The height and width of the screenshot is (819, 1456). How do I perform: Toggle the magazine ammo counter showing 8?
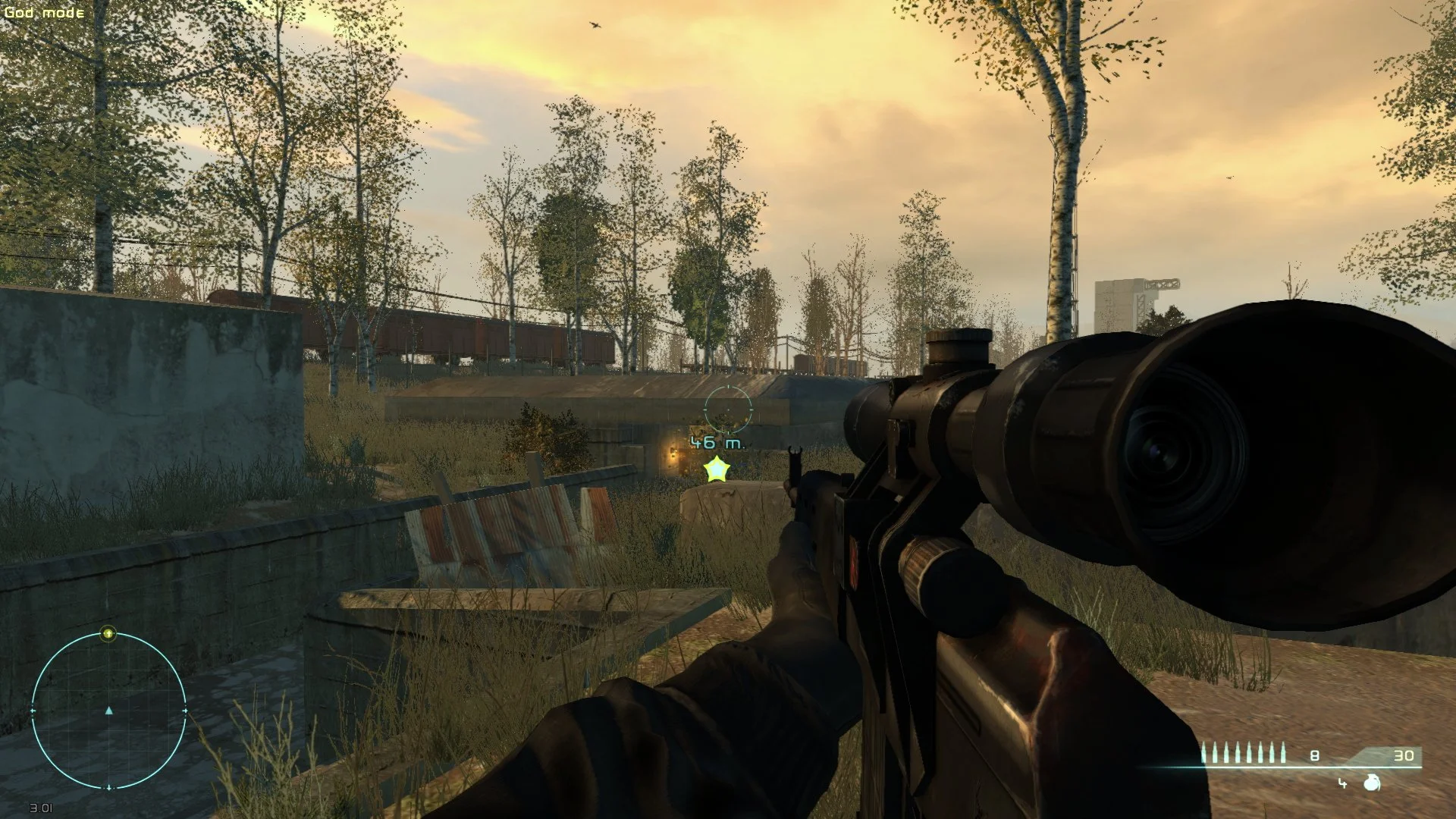point(1314,755)
